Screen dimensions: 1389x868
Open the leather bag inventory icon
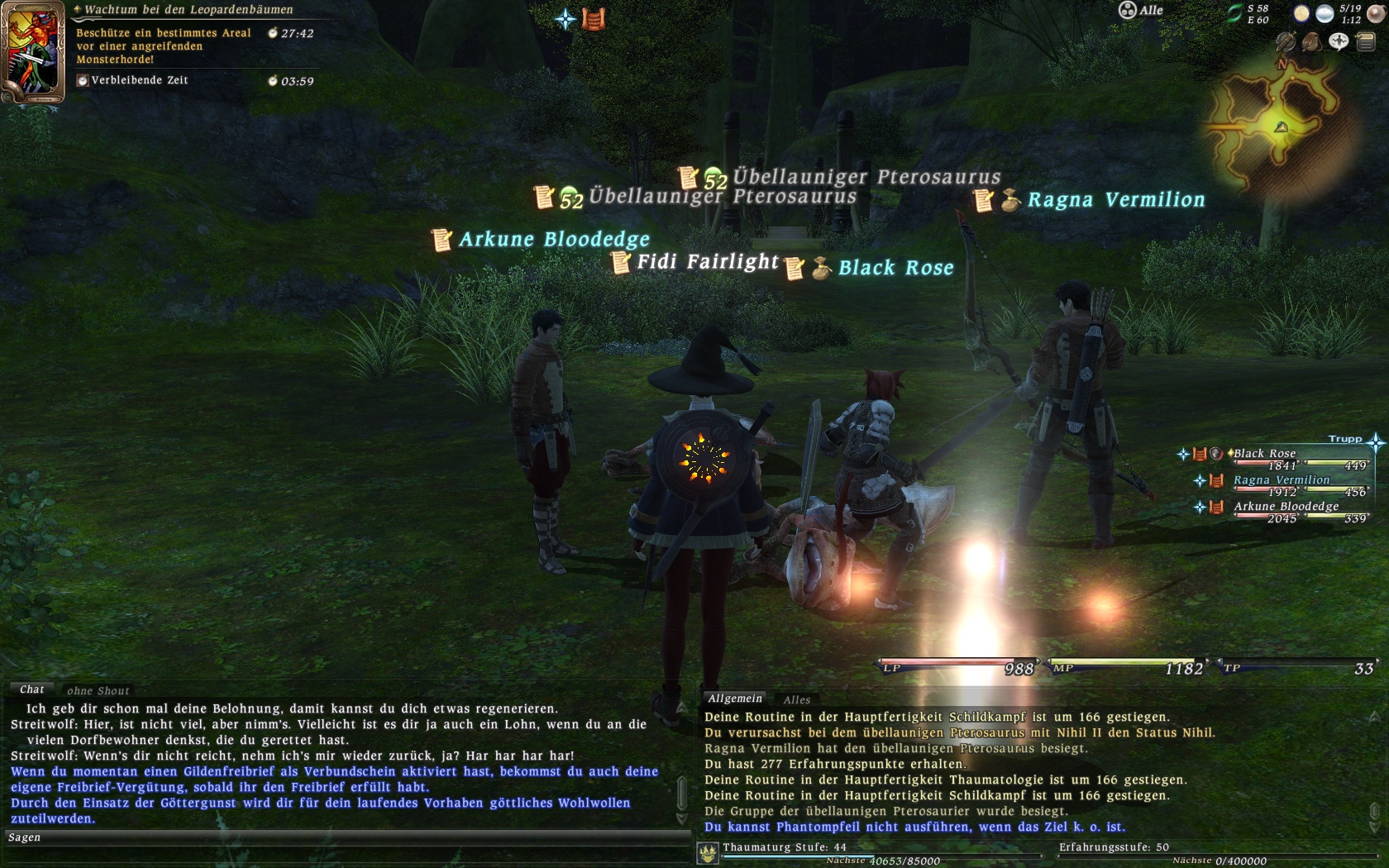pyautogui.click(x=1312, y=41)
